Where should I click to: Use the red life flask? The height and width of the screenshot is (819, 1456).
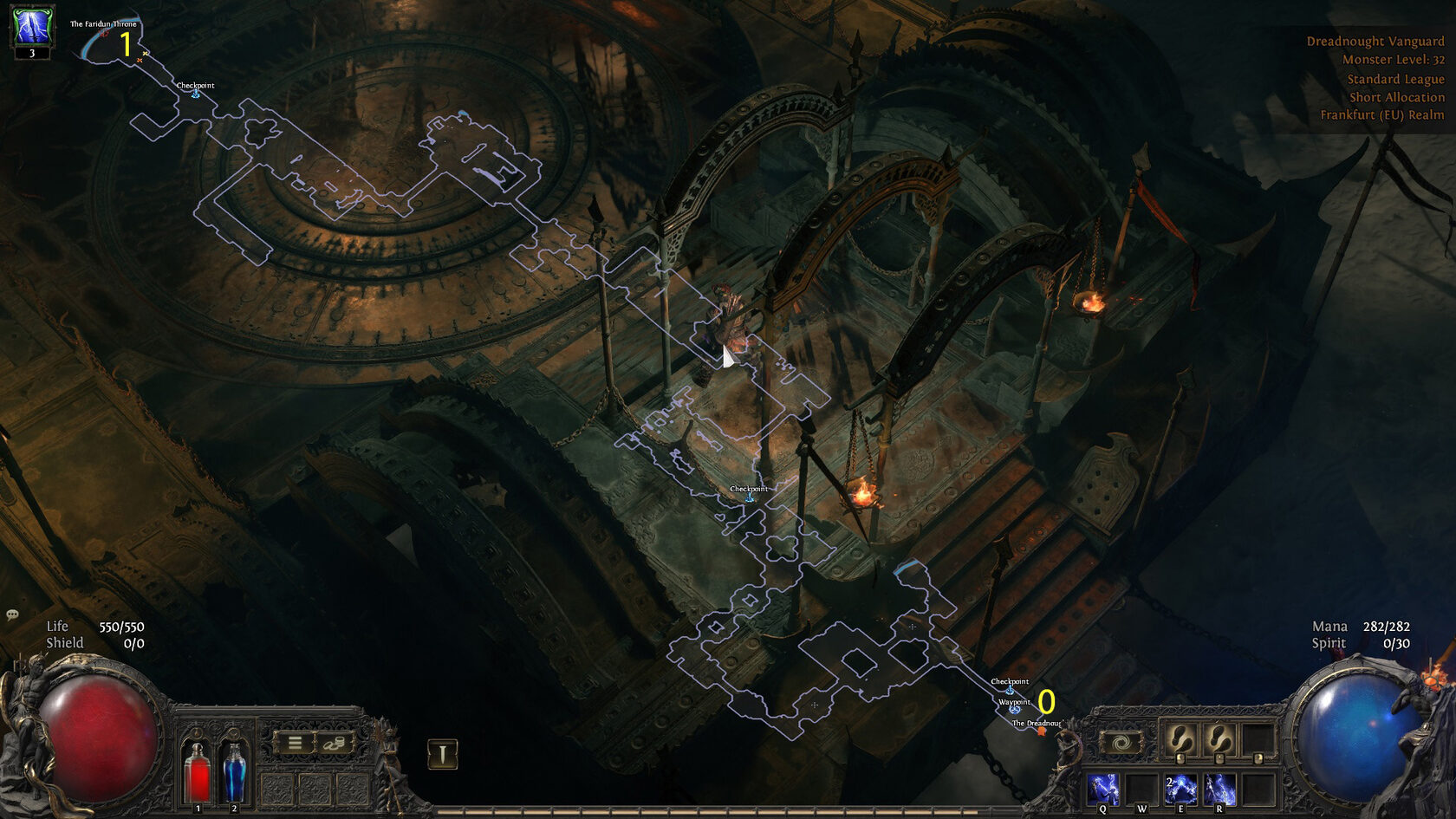pyautogui.click(x=198, y=773)
